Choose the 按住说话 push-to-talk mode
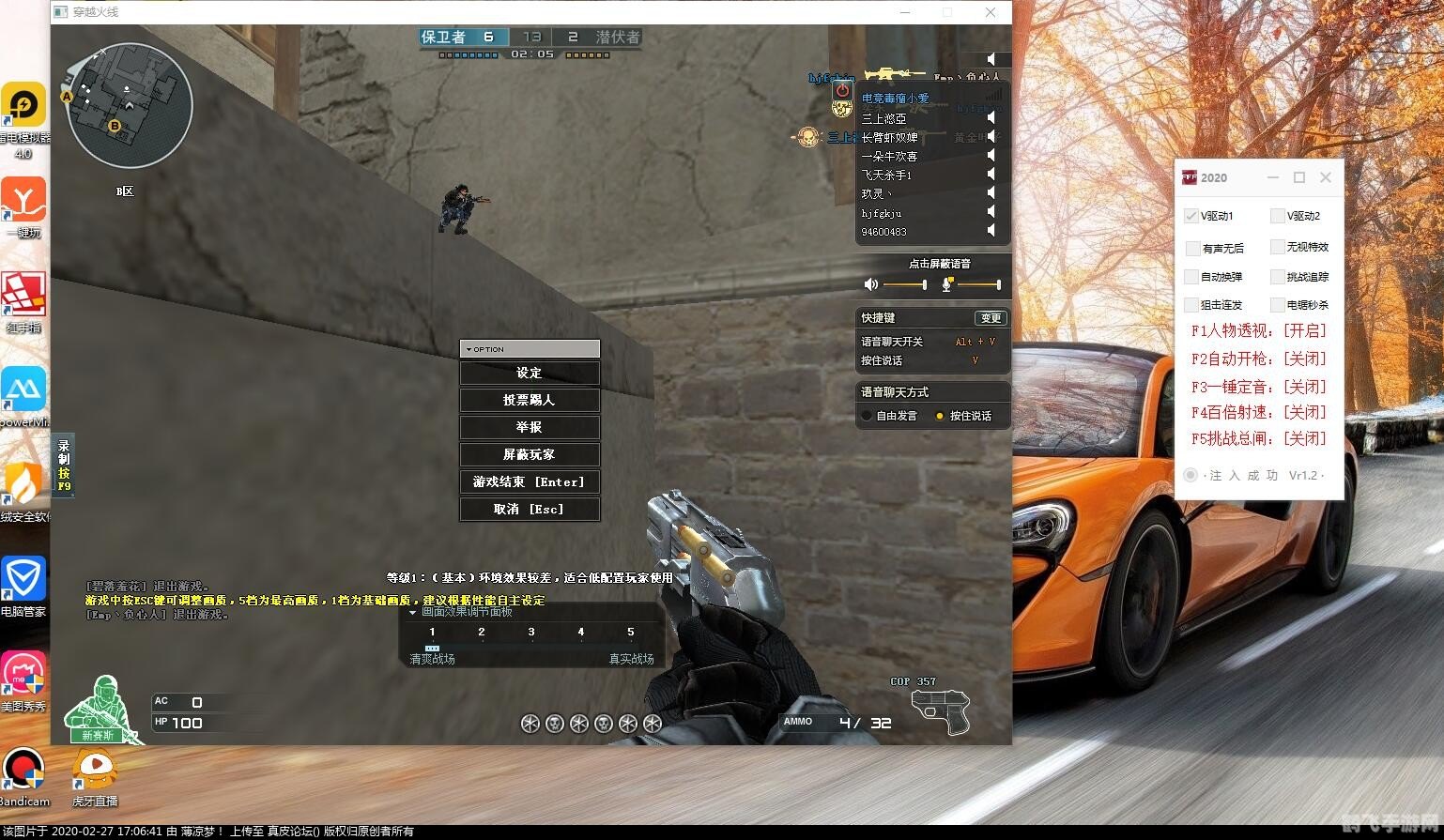1444x840 pixels. point(940,416)
